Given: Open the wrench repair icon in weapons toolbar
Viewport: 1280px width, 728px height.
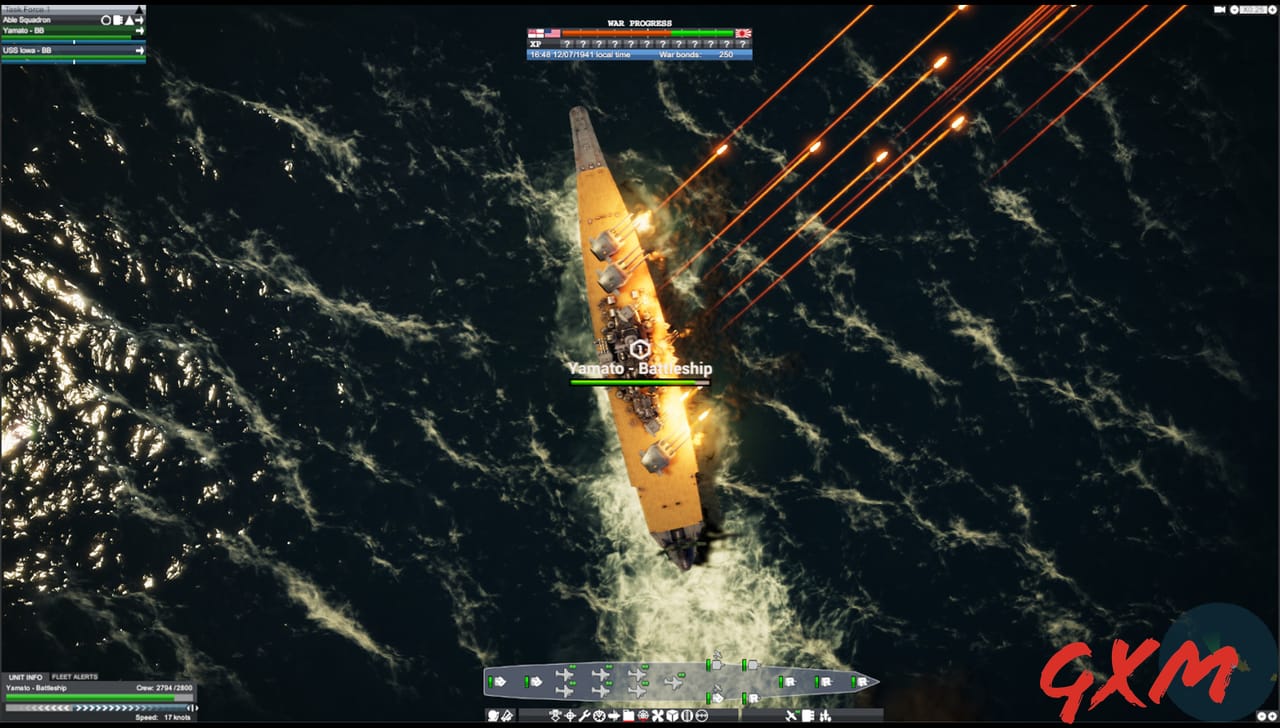Looking at the screenshot, I should 585,715.
